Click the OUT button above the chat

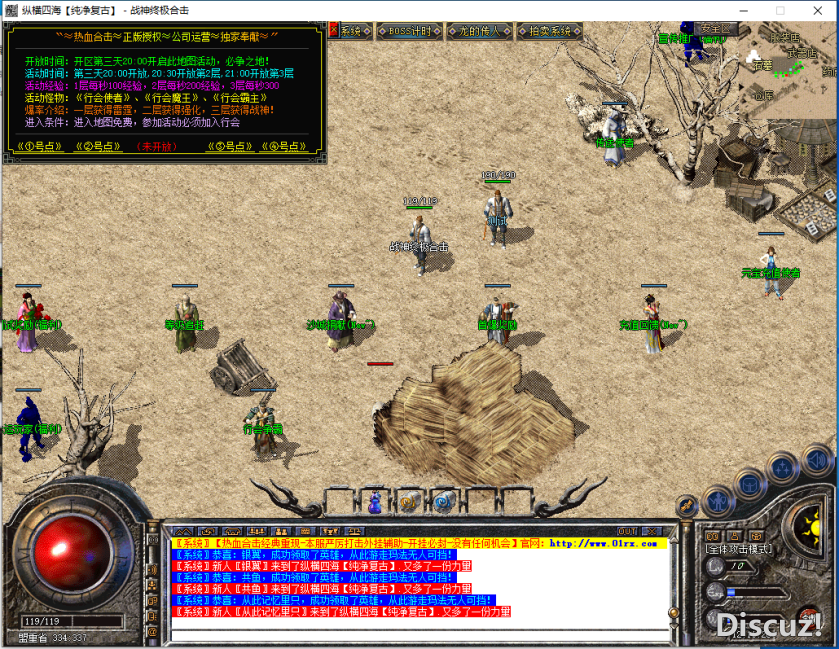coord(627,531)
